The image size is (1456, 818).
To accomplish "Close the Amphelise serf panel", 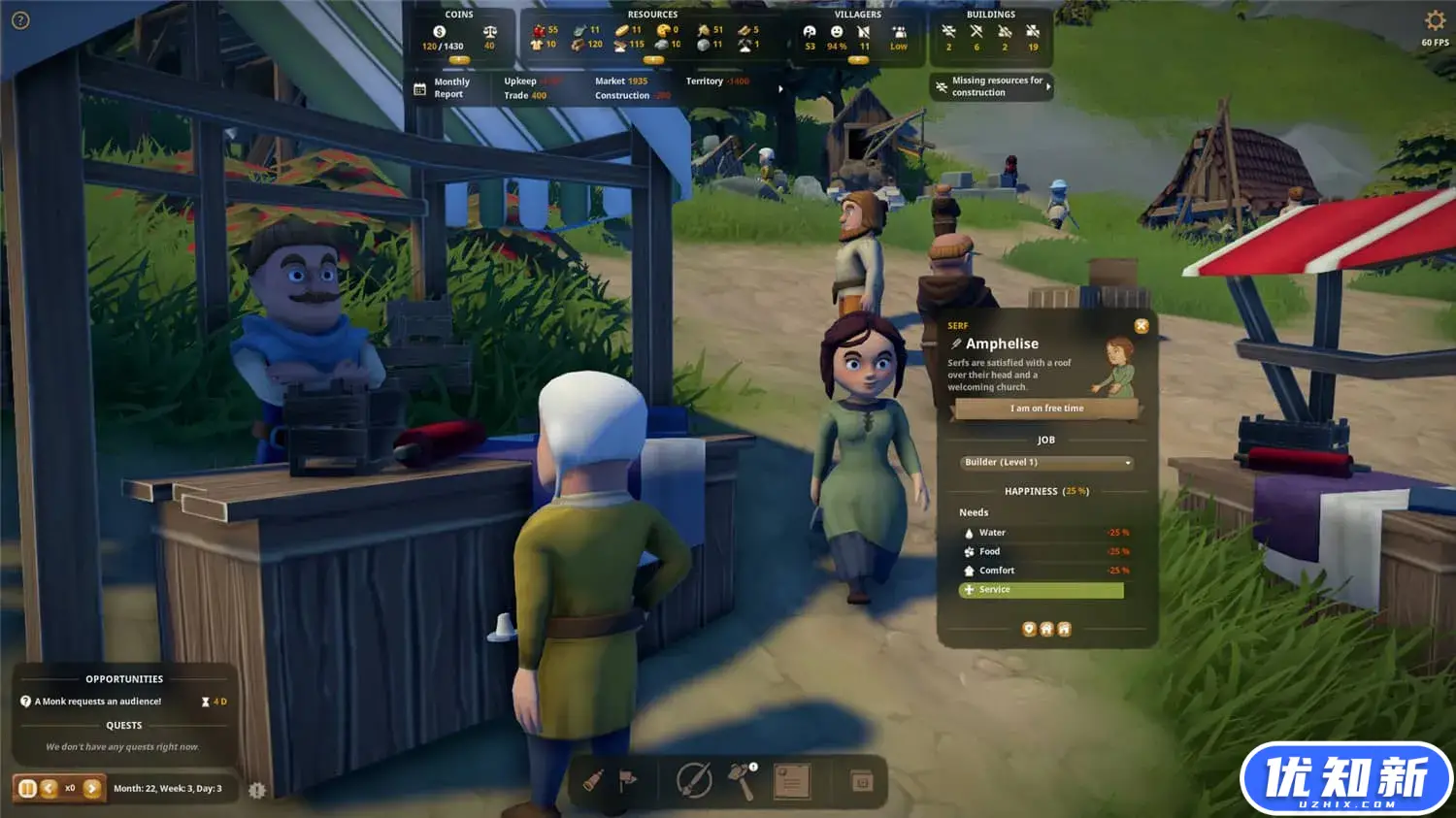I will pyautogui.click(x=1142, y=326).
